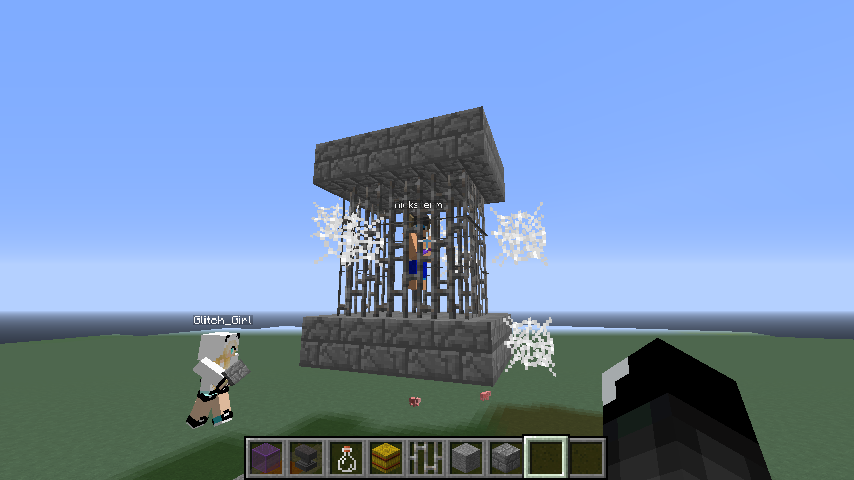Screen dimensions: 854x480
Task: Pick the iron bars hotbar slot
Action: click(x=426, y=458)
